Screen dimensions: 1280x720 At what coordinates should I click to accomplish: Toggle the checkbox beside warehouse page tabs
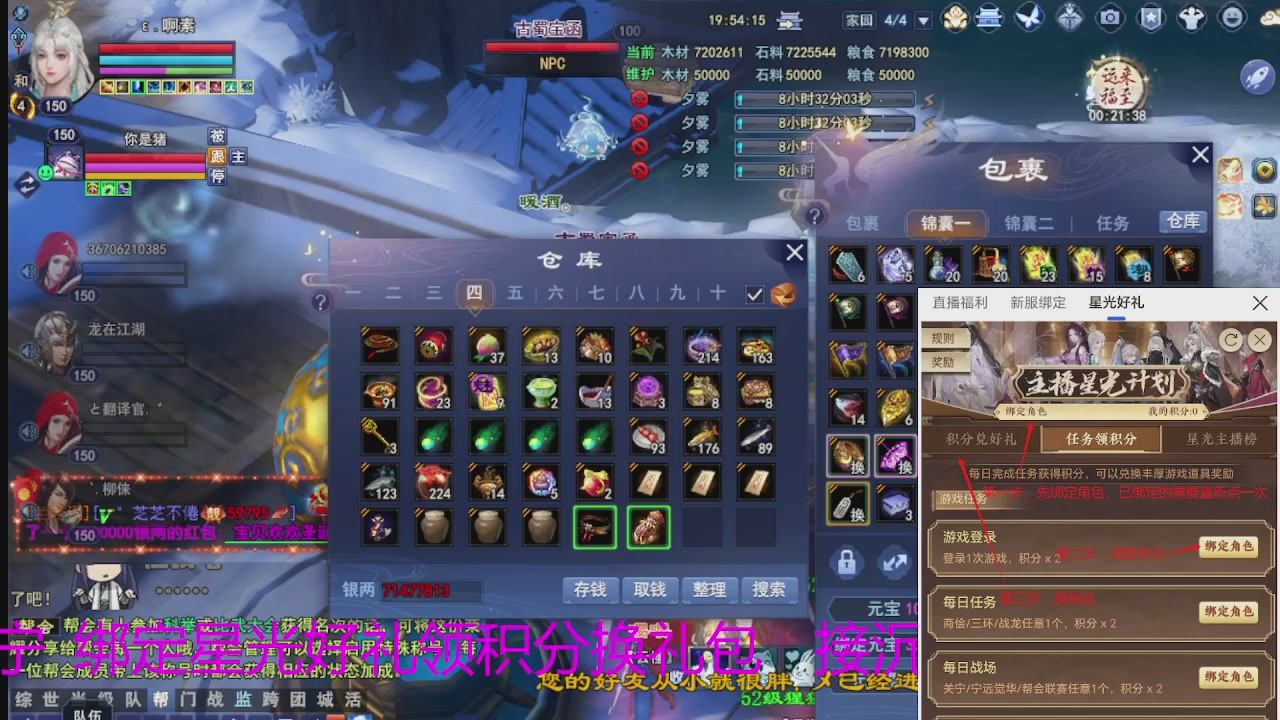coord(755,294)
